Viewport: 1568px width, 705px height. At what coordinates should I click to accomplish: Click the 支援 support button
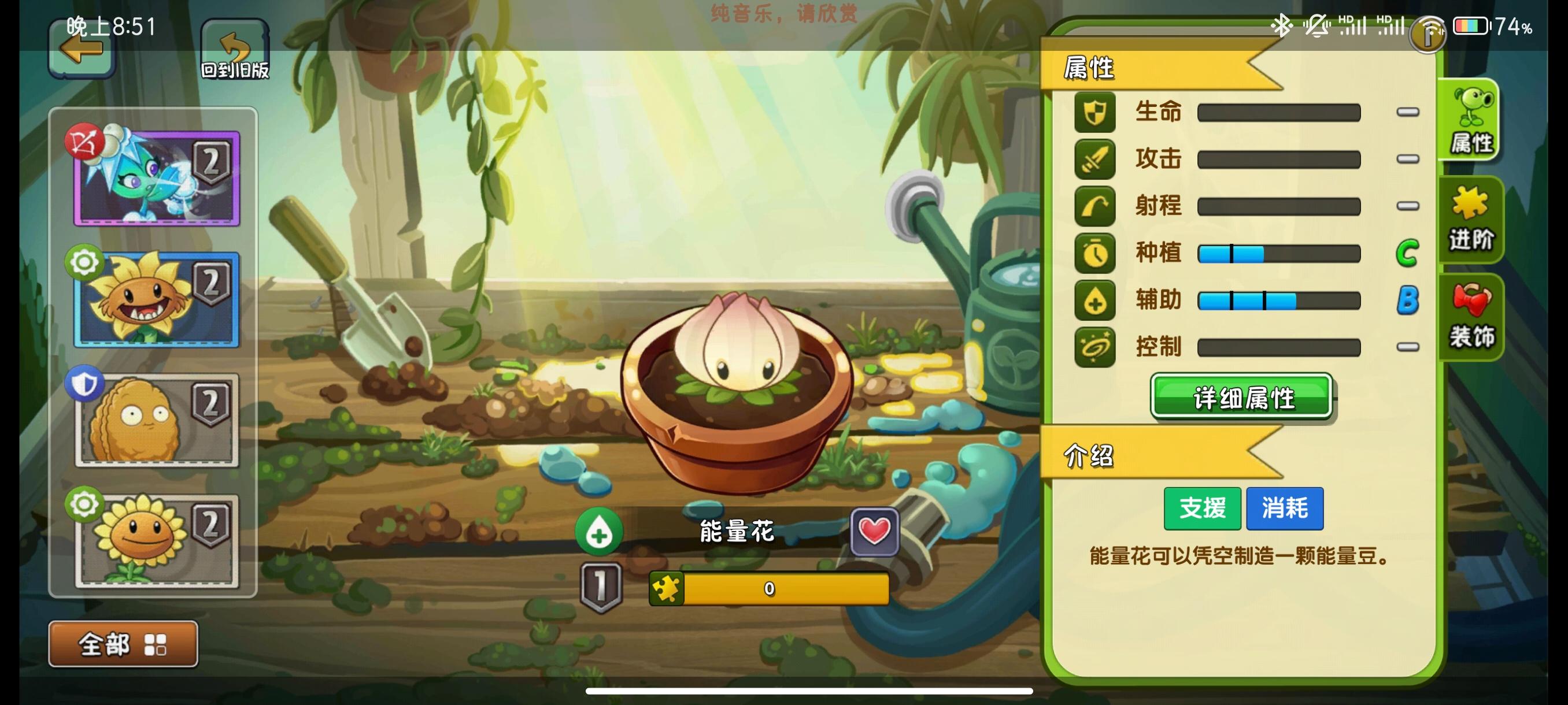pyautogui.click(x=1202, y=509)
